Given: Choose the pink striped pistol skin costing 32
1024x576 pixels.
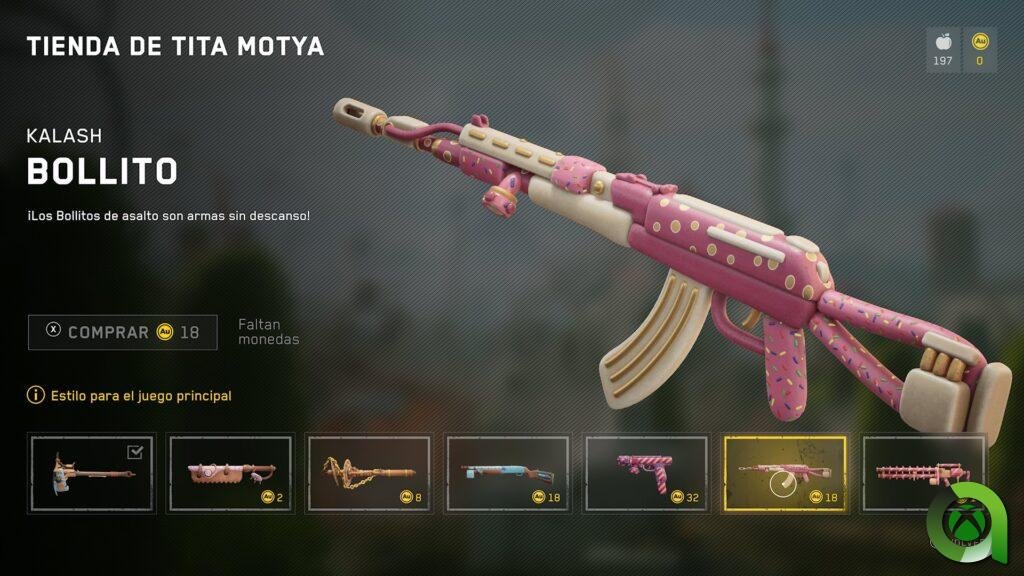Looking at the screenshot, I should point(647,472).
